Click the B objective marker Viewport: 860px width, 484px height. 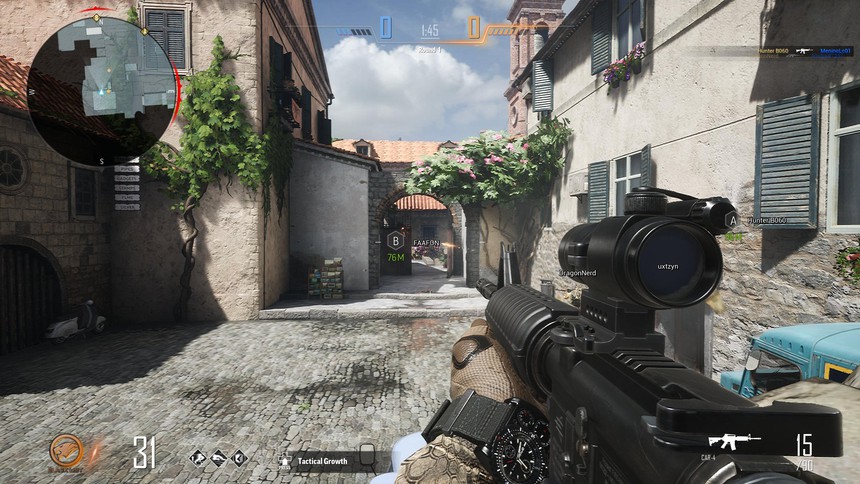pos(396,241)
